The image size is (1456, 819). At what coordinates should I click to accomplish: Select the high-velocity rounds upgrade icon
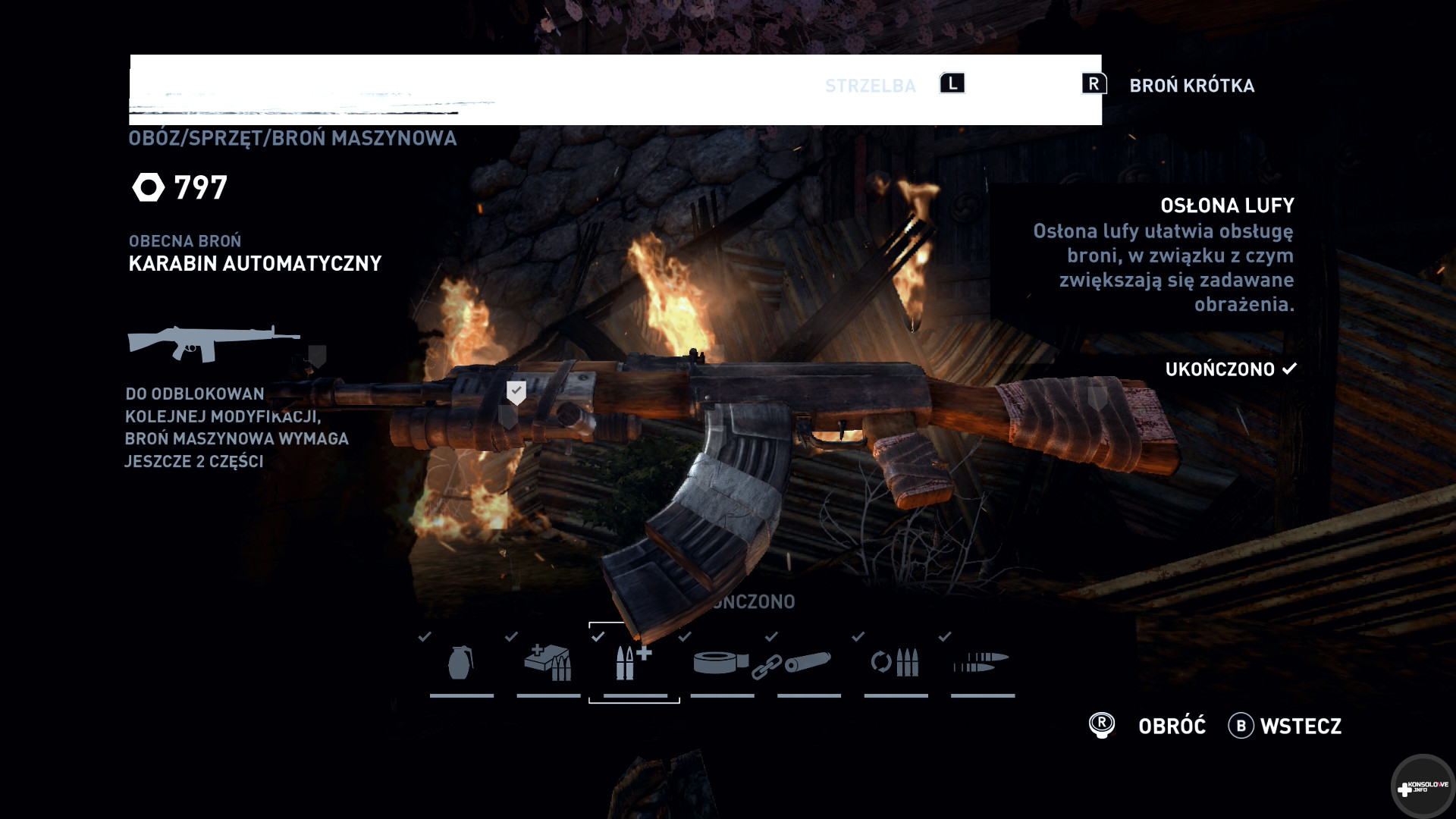[x=981, y=663]
